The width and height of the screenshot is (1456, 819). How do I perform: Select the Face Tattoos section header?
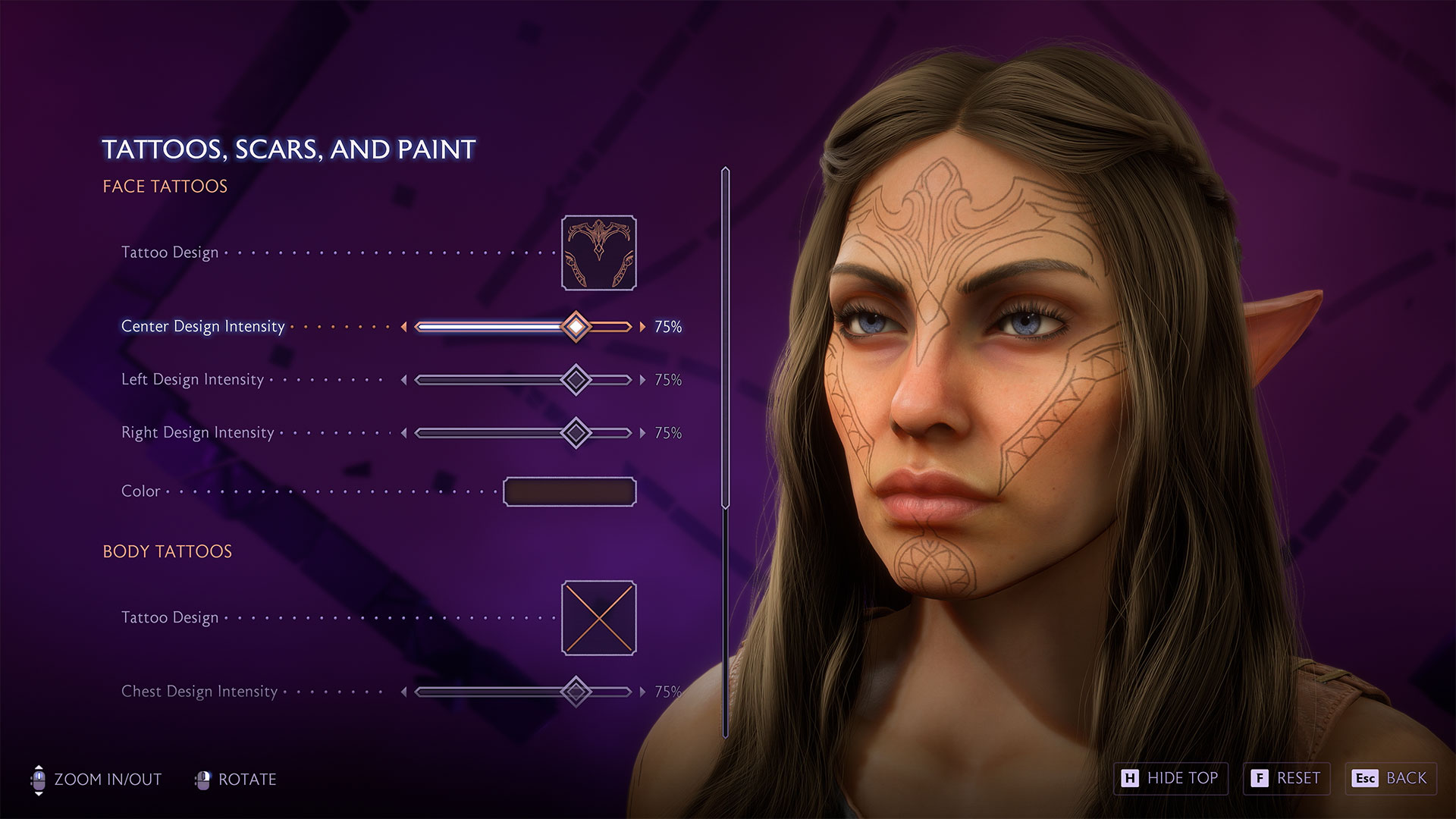point(165,186)
